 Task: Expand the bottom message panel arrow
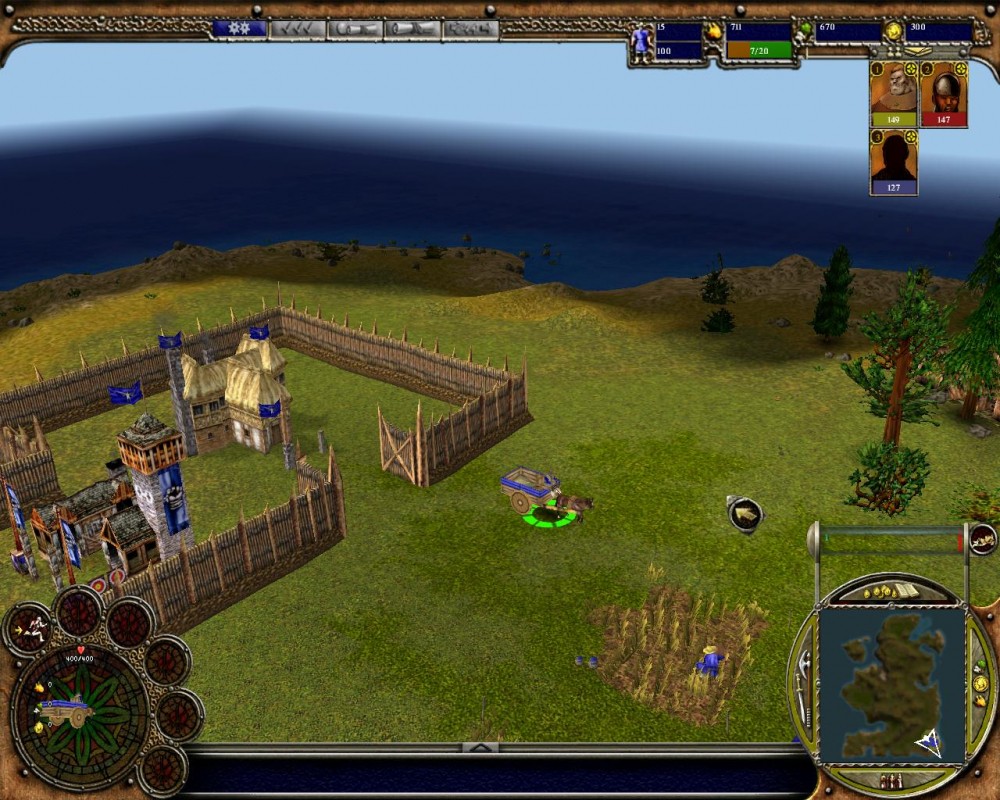pyautogui.click(x=480, y=747)
